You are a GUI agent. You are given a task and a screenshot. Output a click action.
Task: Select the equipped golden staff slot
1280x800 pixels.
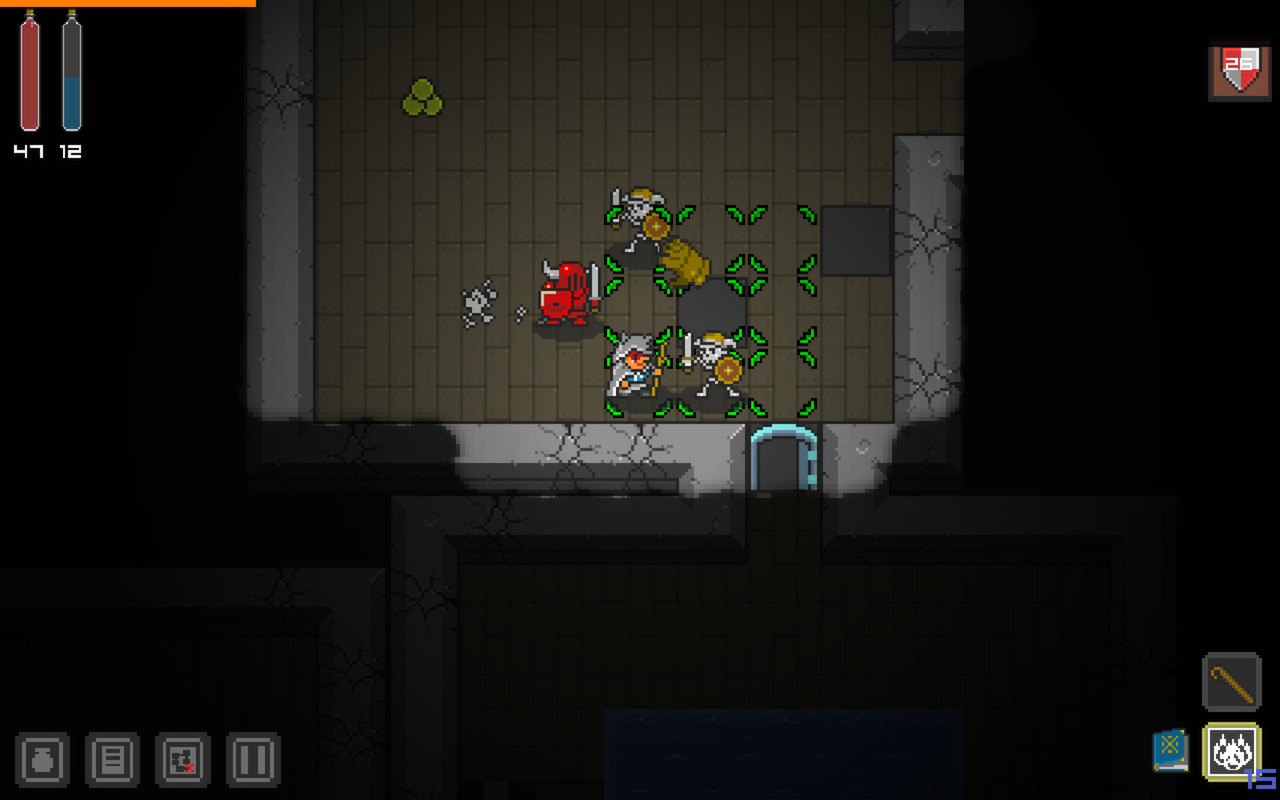point(1231,681)
